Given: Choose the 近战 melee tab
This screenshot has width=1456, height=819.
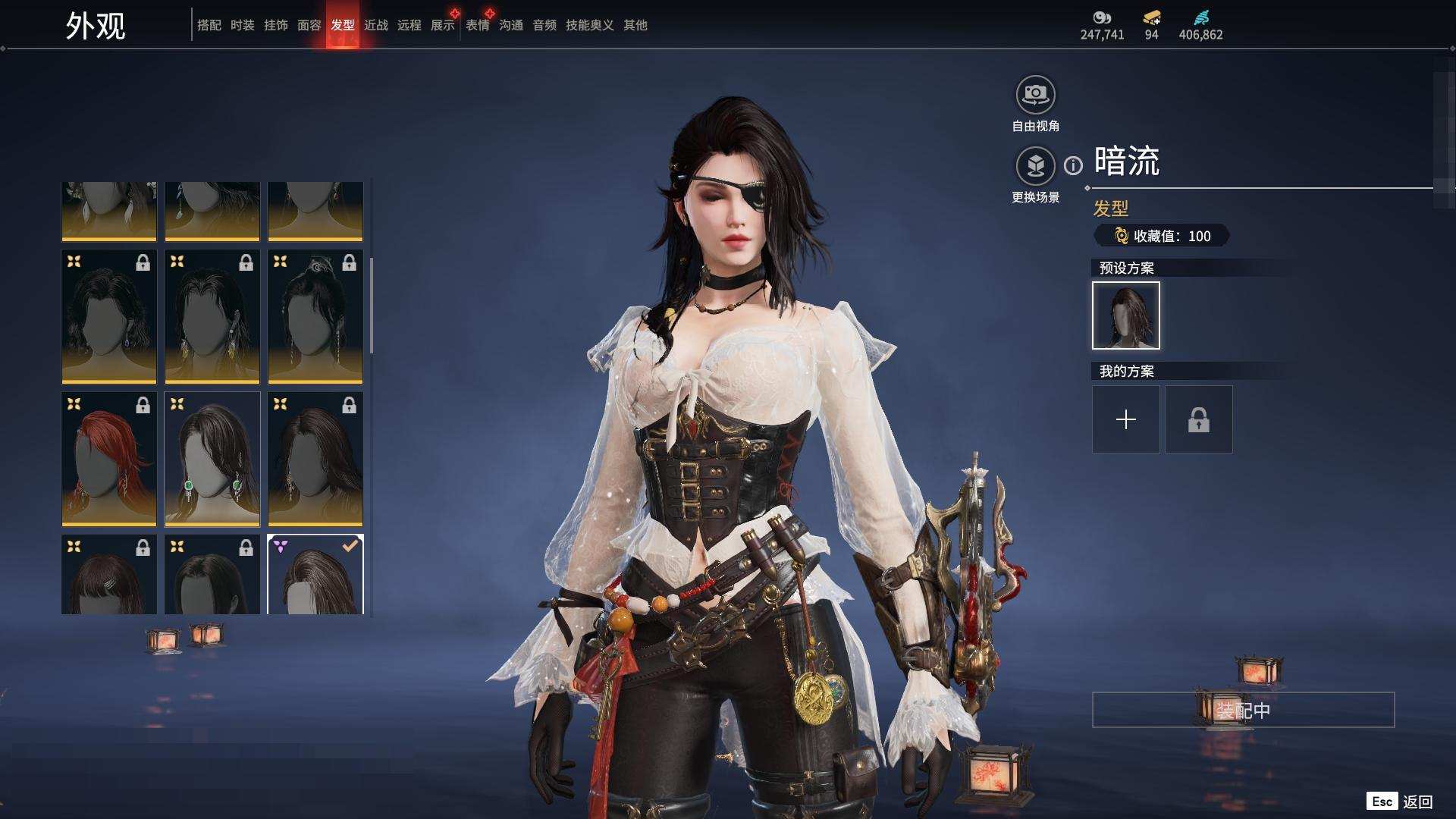Looking at the screenshot, I should point(375,25).
